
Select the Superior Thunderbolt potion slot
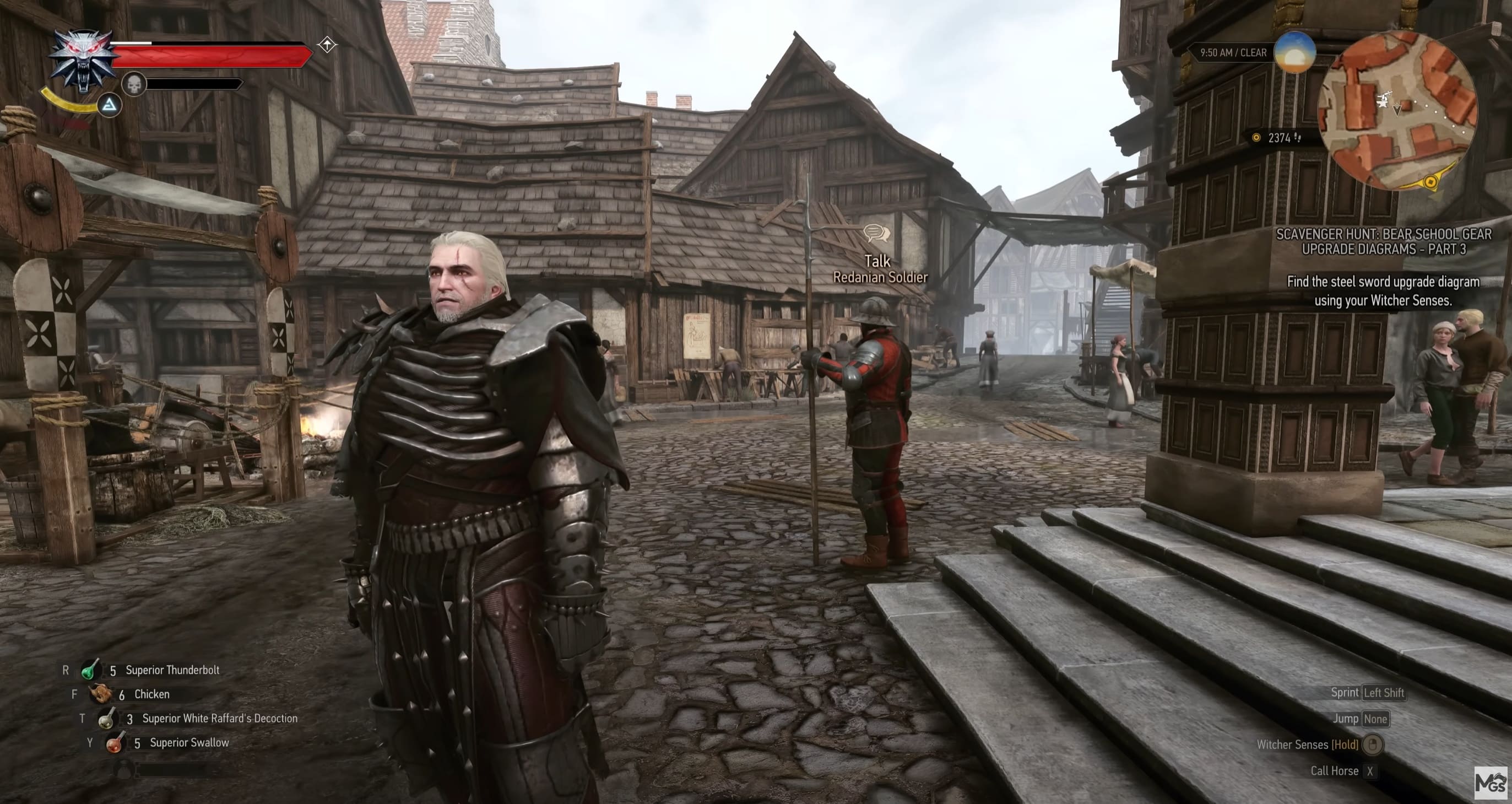coord(88,670)
